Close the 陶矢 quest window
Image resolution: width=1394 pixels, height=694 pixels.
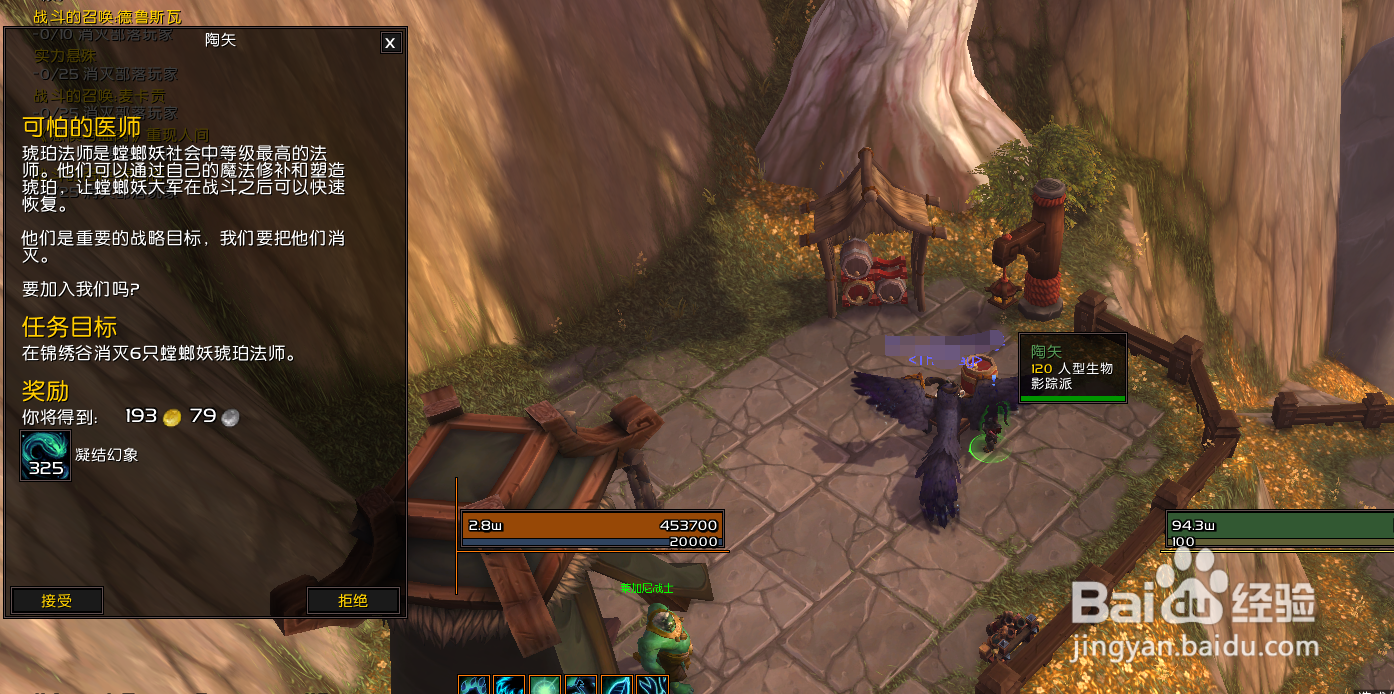click(x=390, y=42)
